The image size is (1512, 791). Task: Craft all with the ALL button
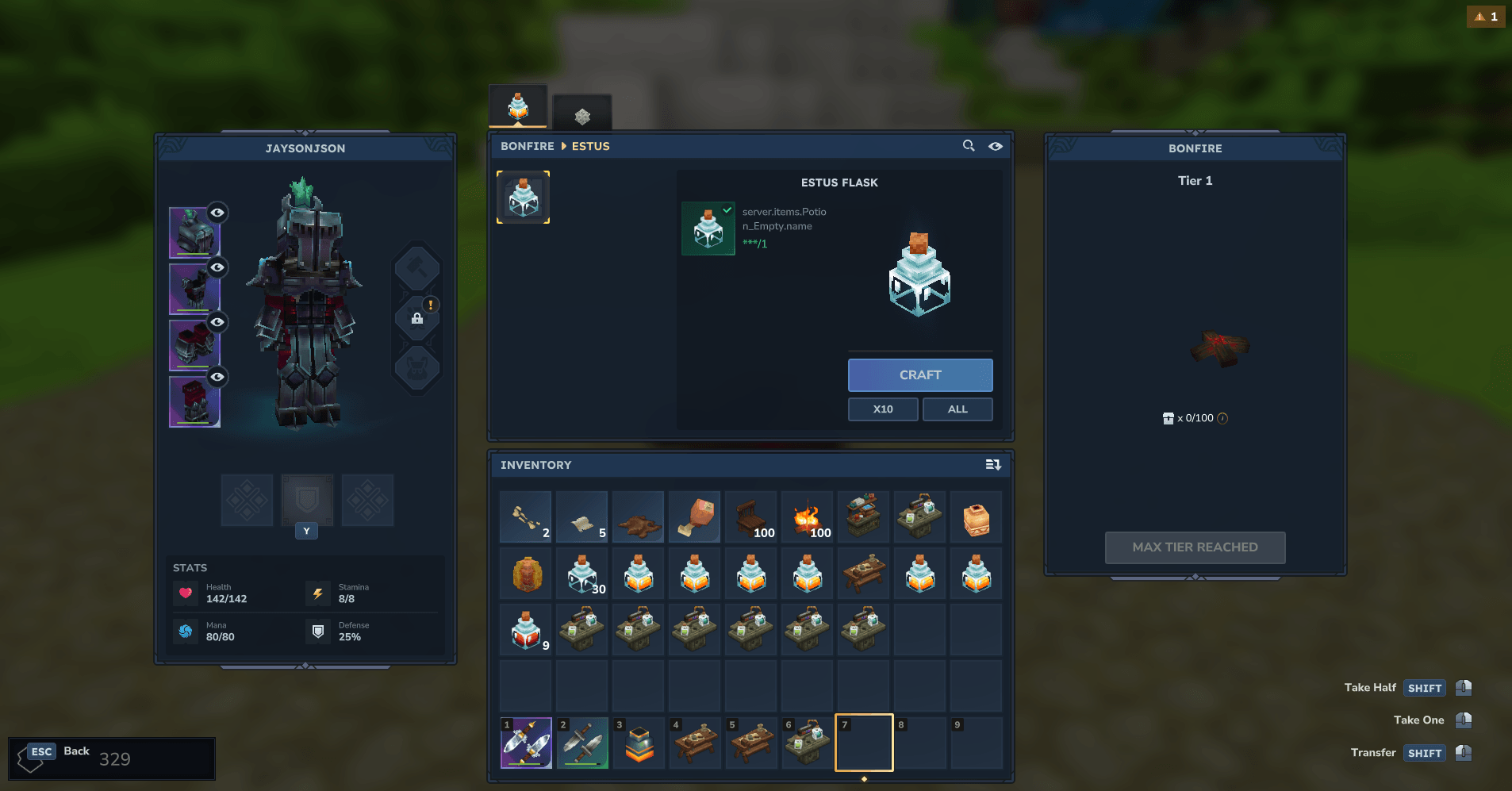(x=957, y=409)
